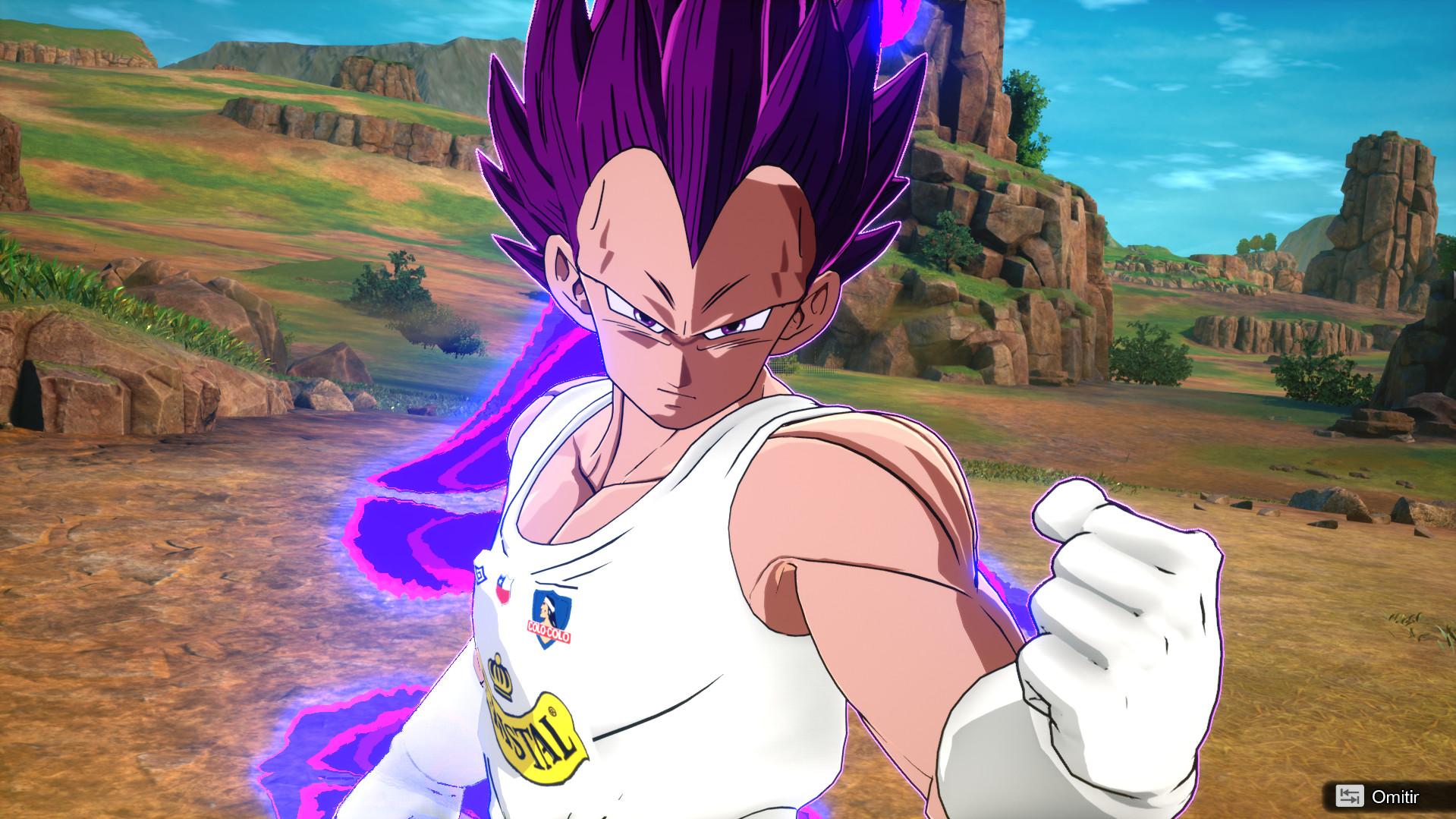
Task: Click the skip-cutscene arrows icon
Action: pyautogui.click(x=1350, y=796)
